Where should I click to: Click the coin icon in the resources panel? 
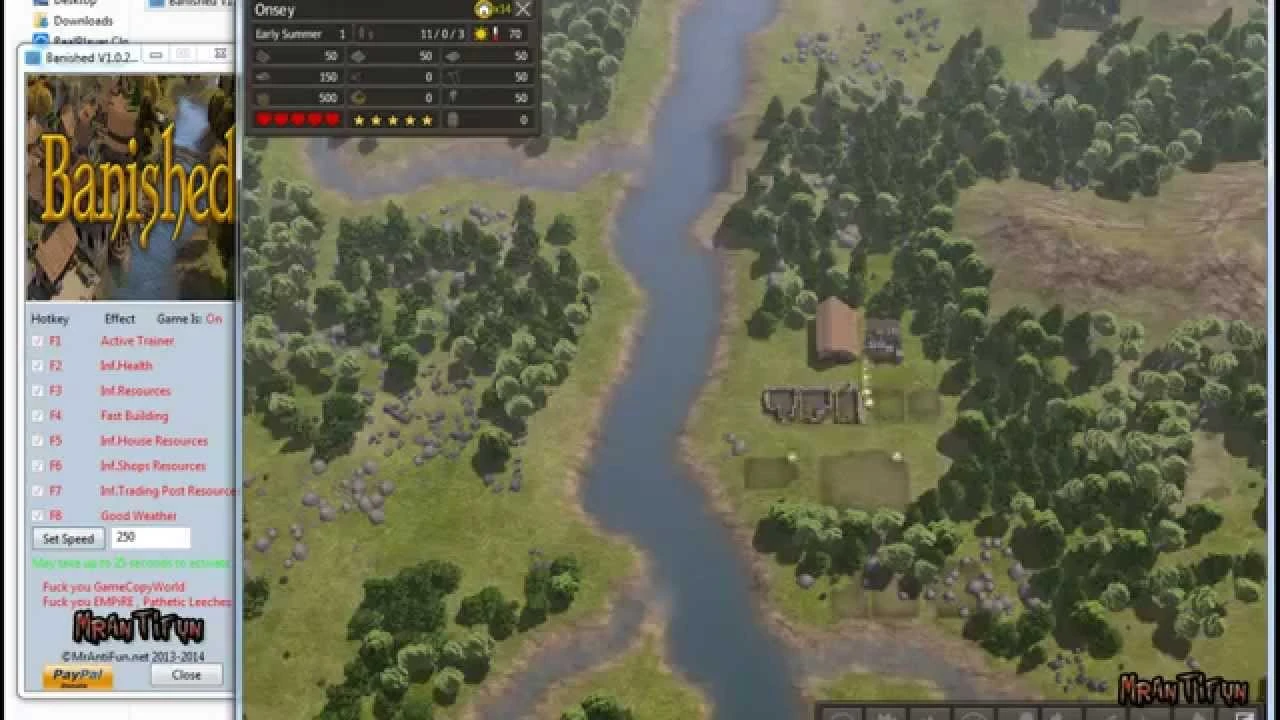click(x=359, y=97)
